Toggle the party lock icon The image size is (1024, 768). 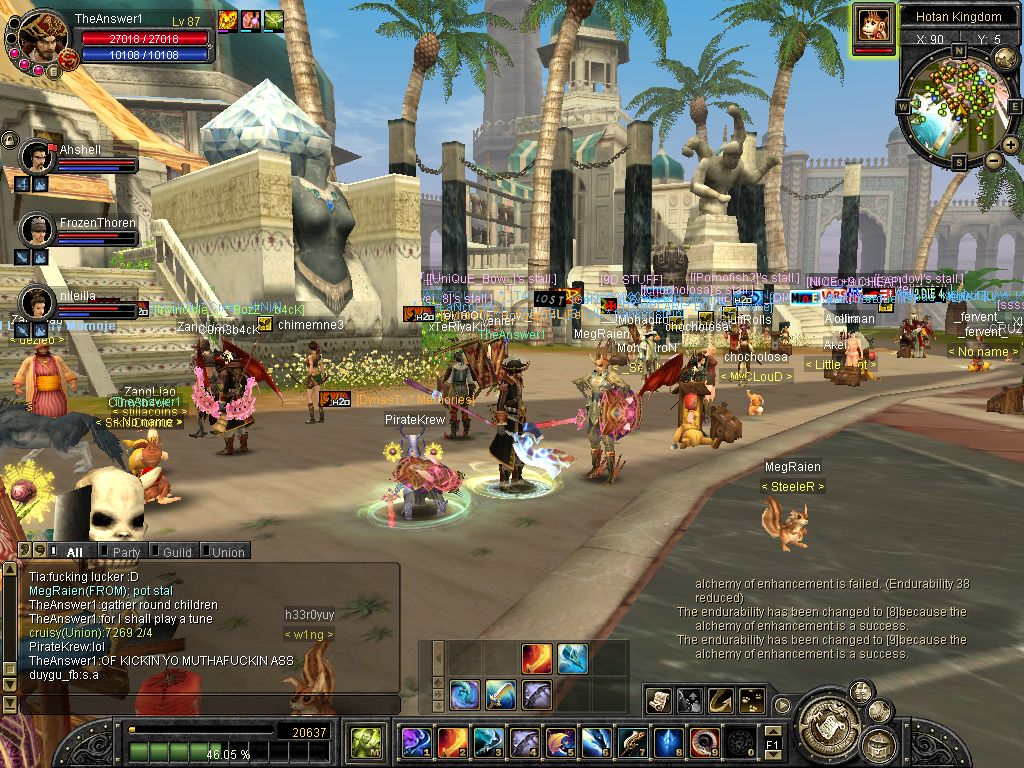pos(9,139)
